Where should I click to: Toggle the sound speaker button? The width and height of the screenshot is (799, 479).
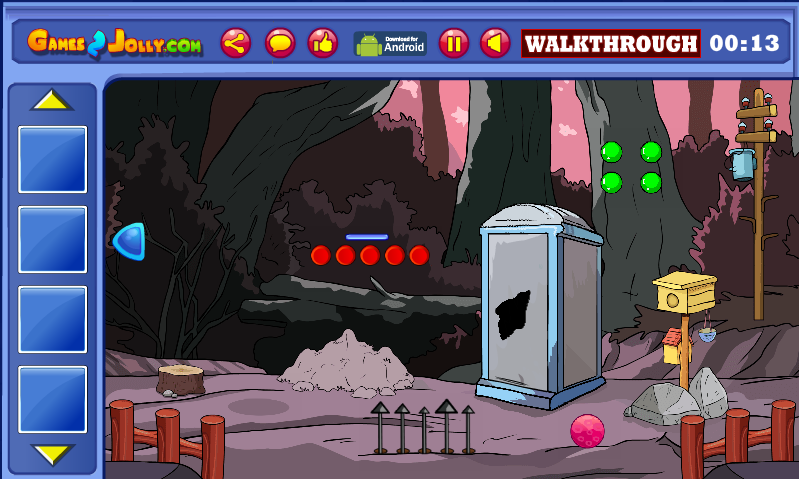coord(495,43)
